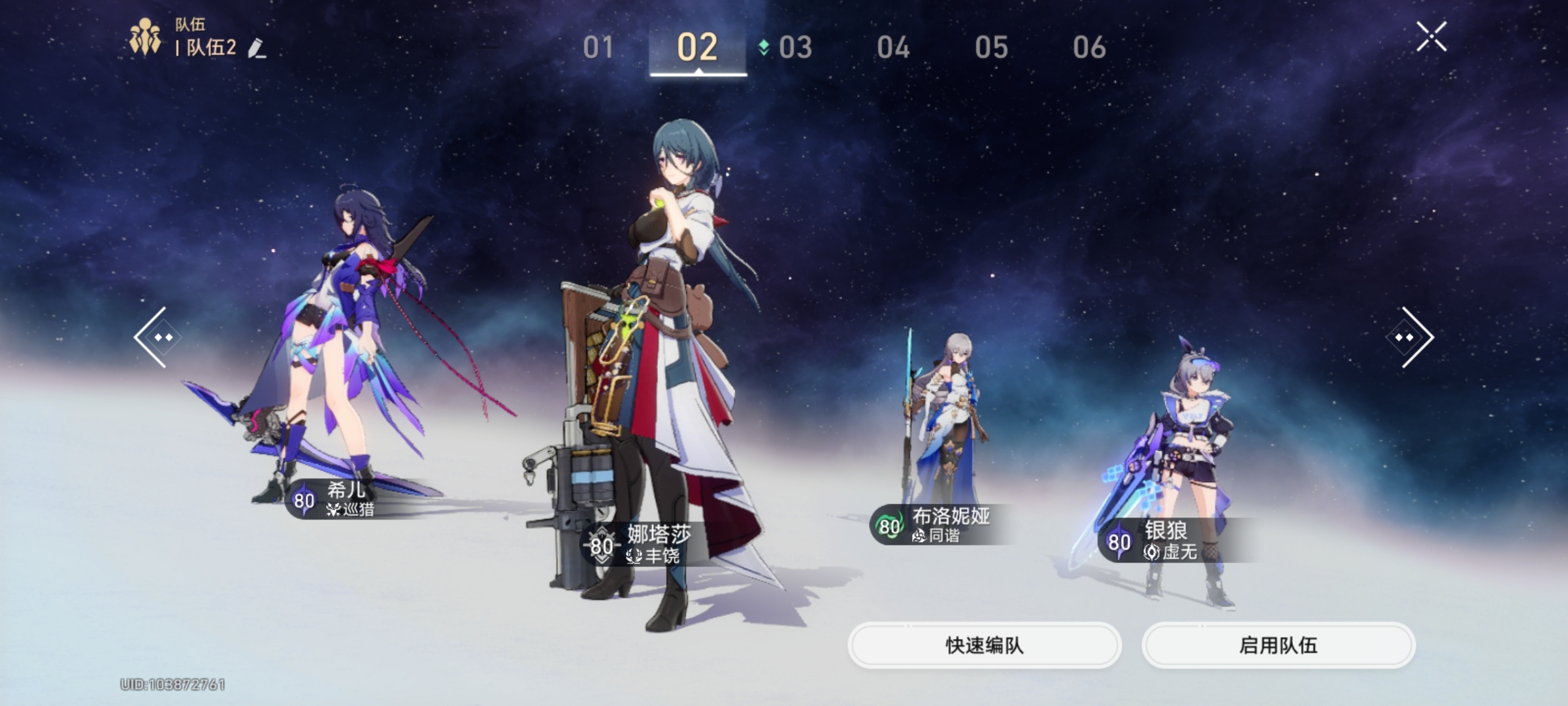Switch to team tab 04
1568x706 pixels.
pos(893,48)
